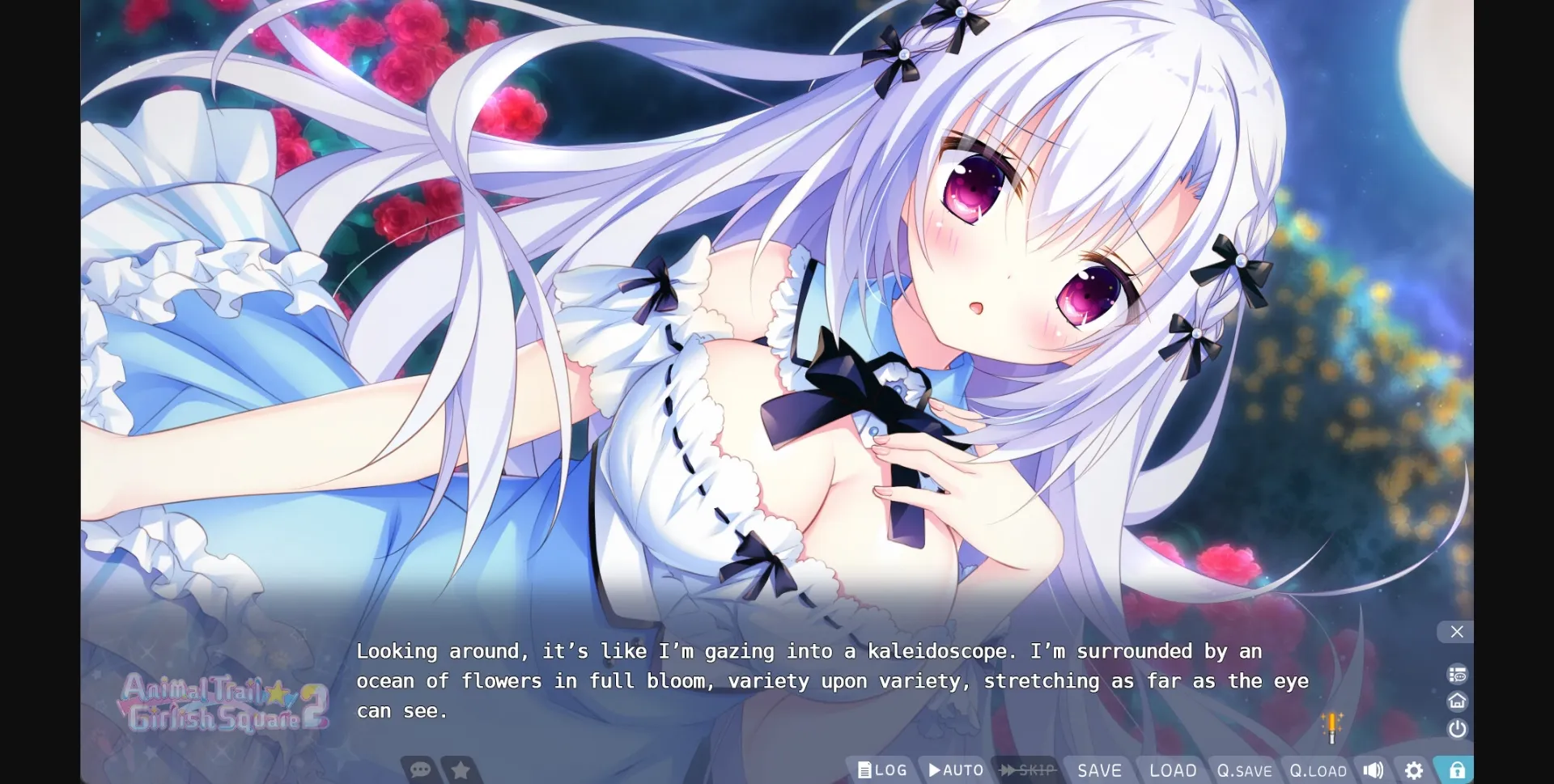Quit the game using the power icon
Viewport: 1554px width, 784px height.
tap(1457, 727)
